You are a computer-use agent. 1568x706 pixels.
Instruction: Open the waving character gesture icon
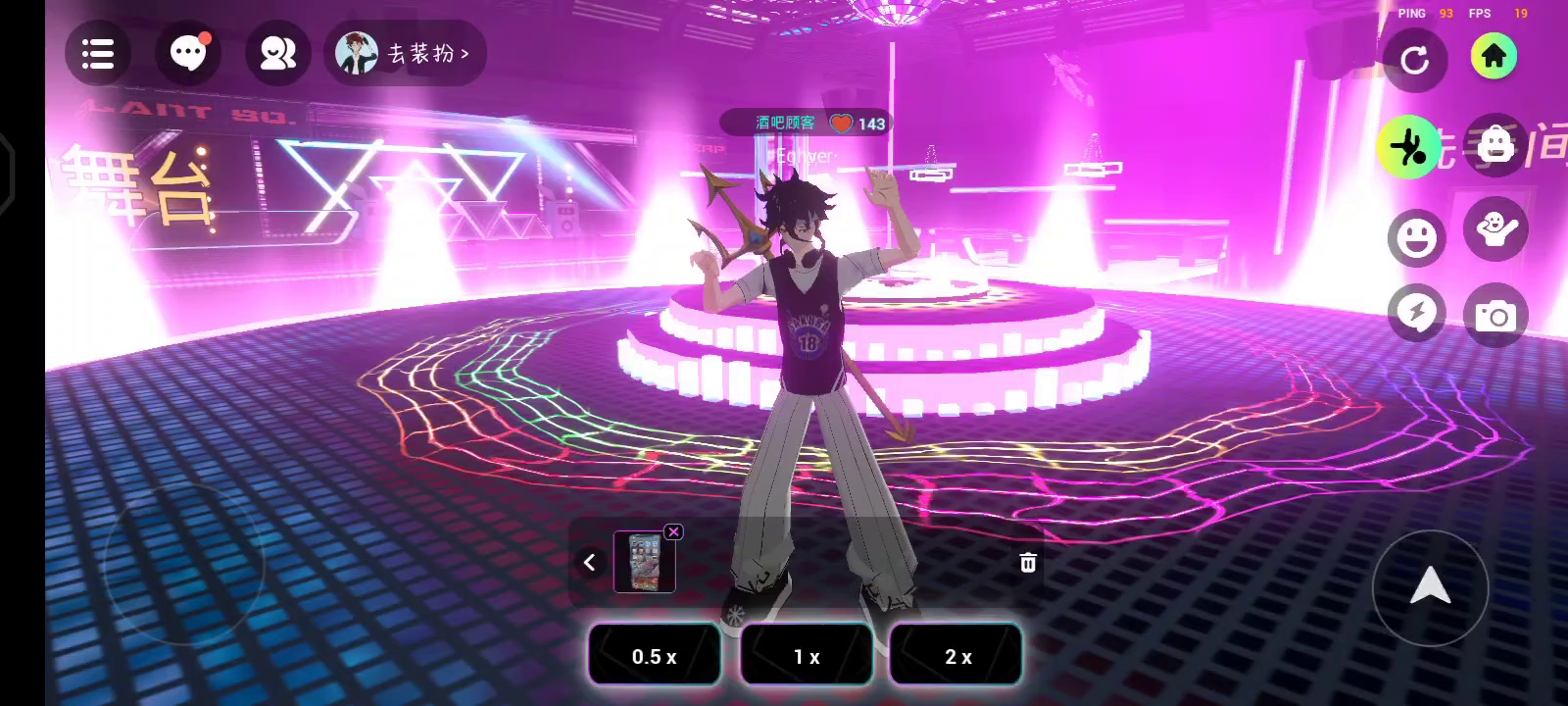point(1495,229)
